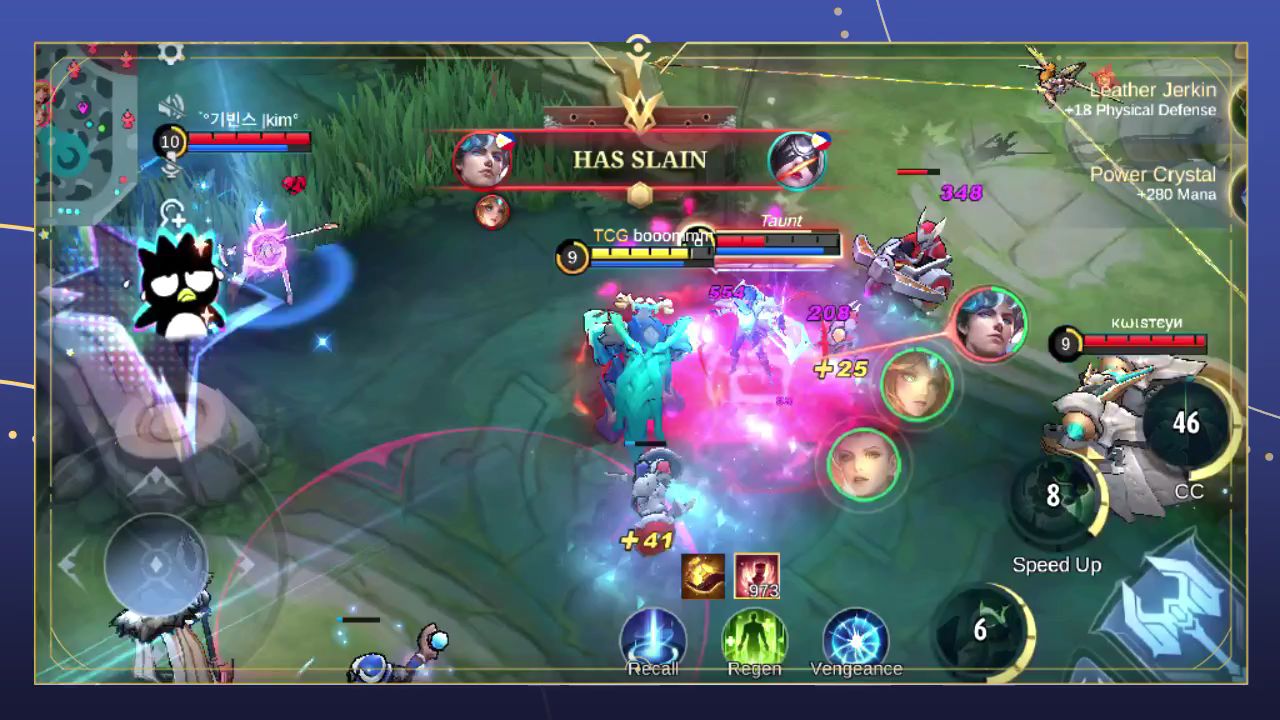Purchase the suggested Power Crystal item
Screen dimensions: 1280x720
coord(1150,183)
